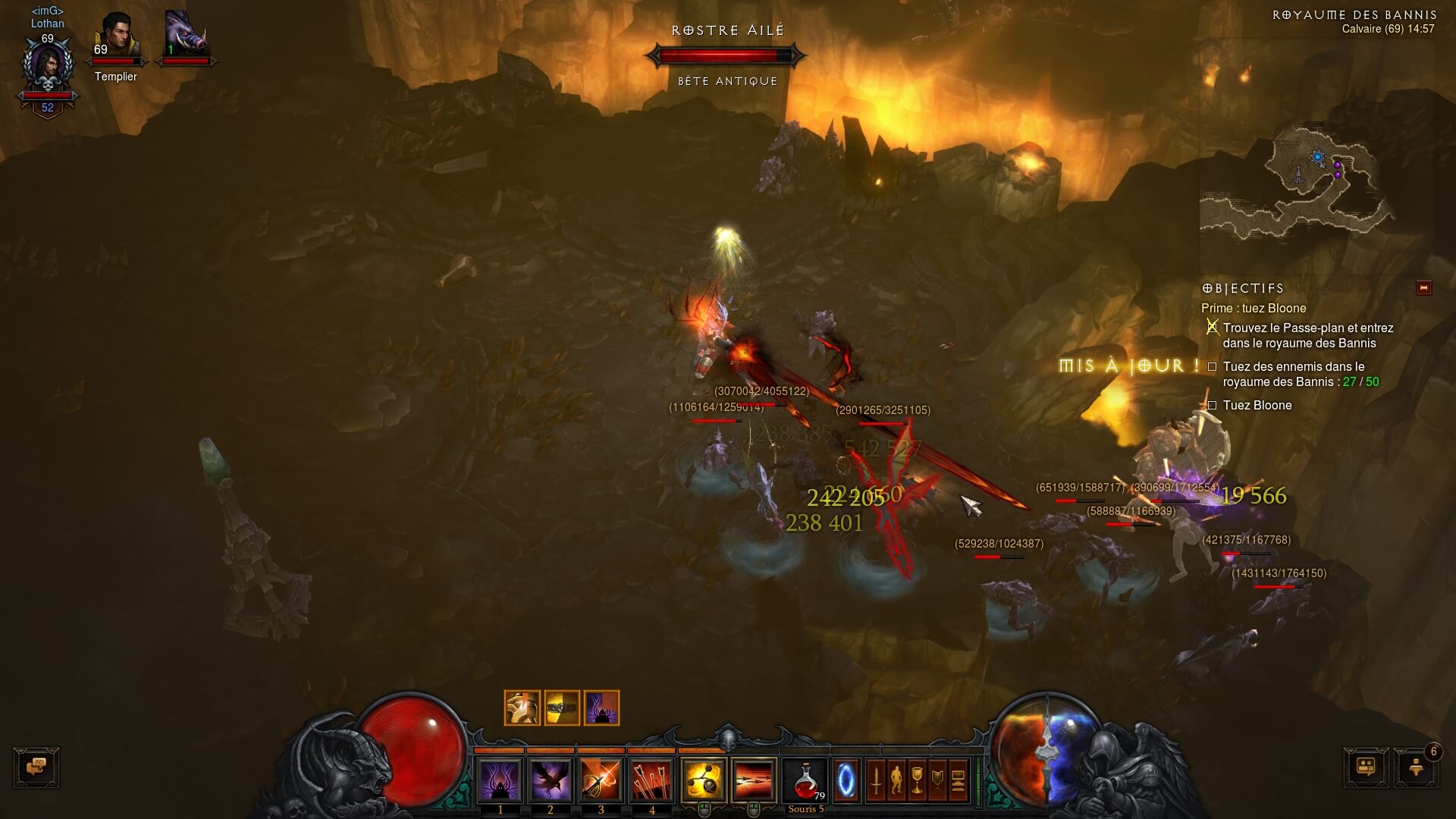This screenshot has height=819, width=1456.
Task: Open the notifications button showing 6
Action: pyautogui.click(x=1415, y=767)
